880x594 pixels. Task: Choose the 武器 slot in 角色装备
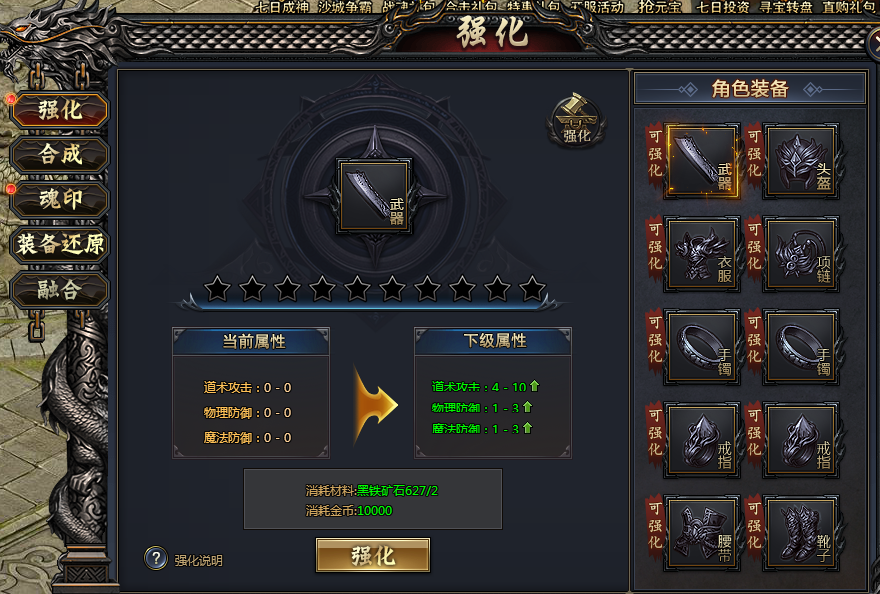click(703, 160)
